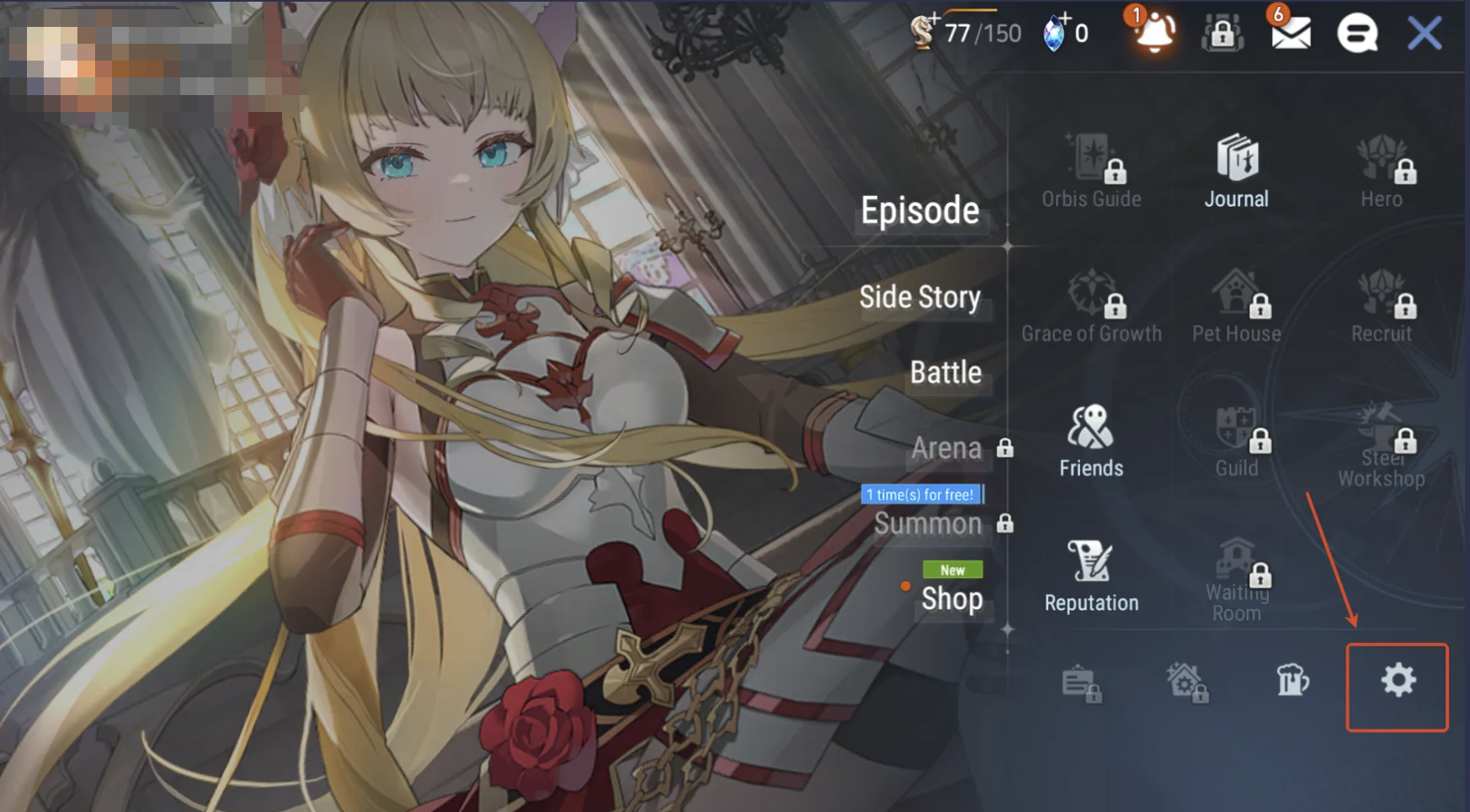Select the locked Summon entry

(x=928, y=524)
